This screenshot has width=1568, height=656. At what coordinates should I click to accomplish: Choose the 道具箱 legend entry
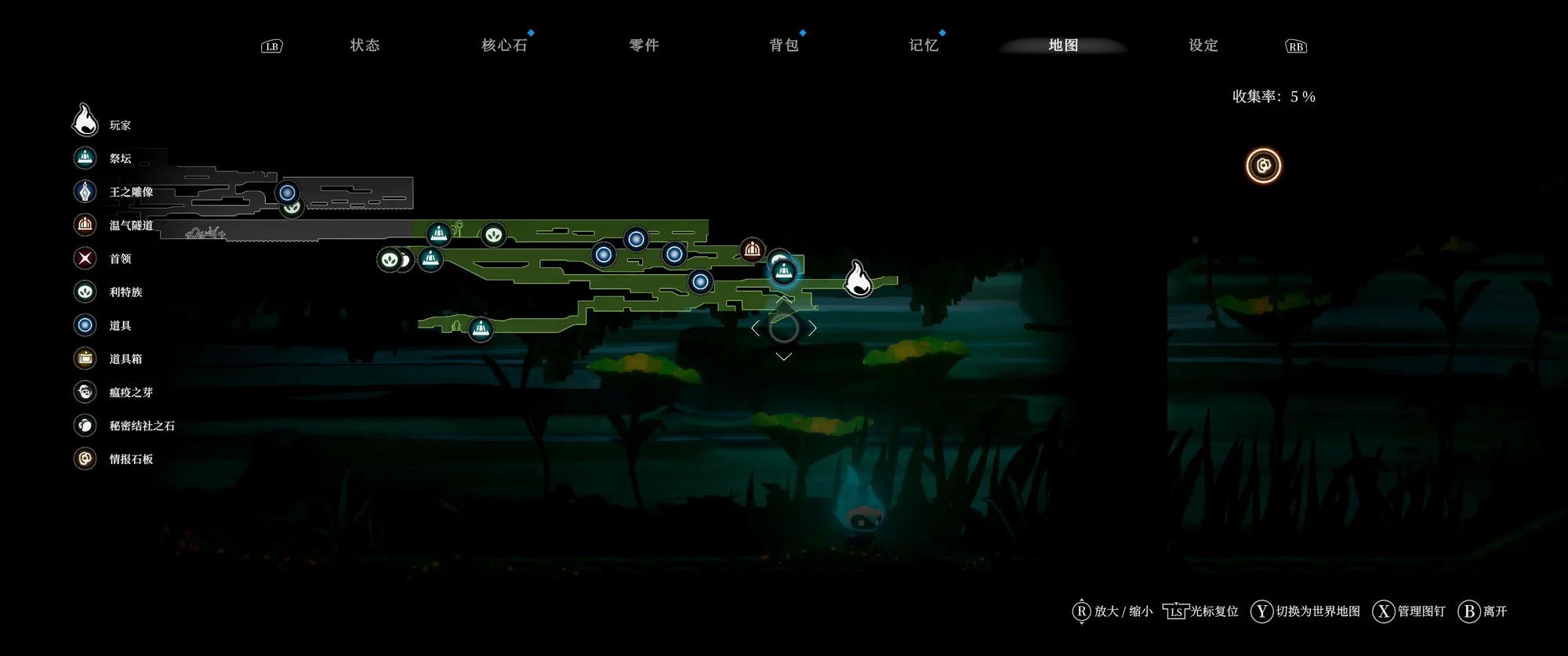pyautogui.click(x=125, y=359)
